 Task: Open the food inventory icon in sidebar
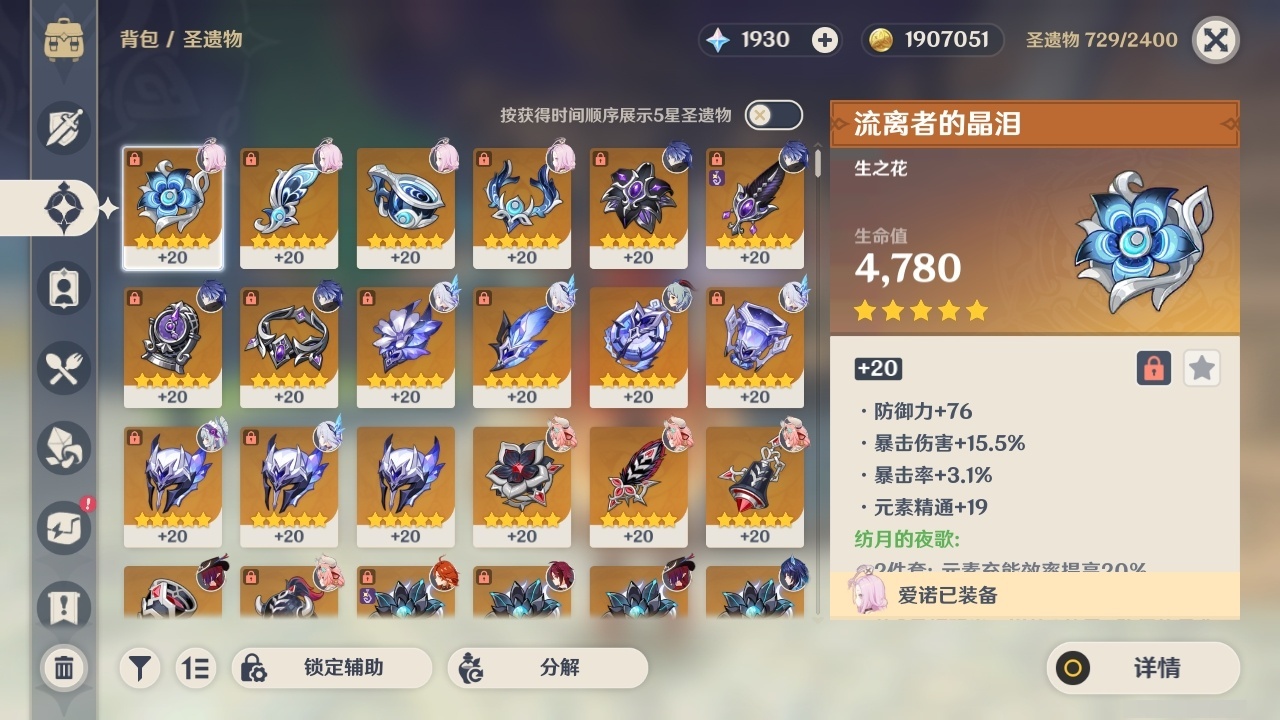point(64,368)
